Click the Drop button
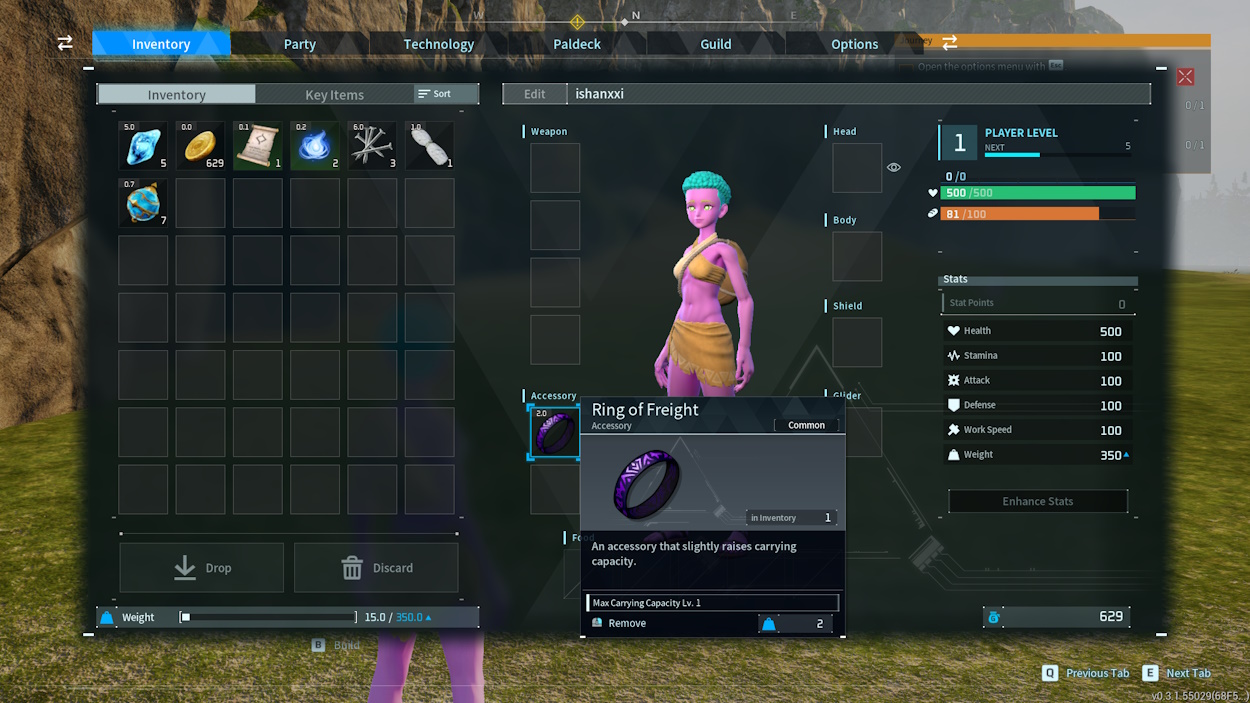The image size is (1250, 703). click(x=202, y=568)
